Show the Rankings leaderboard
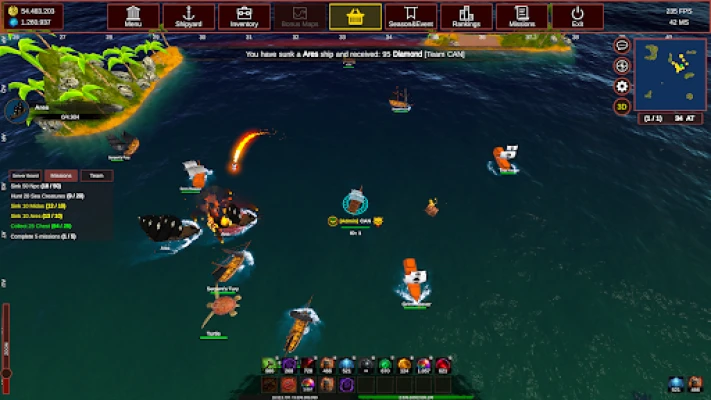This screenshot has height=400, width=711. (x=466, y=16)
